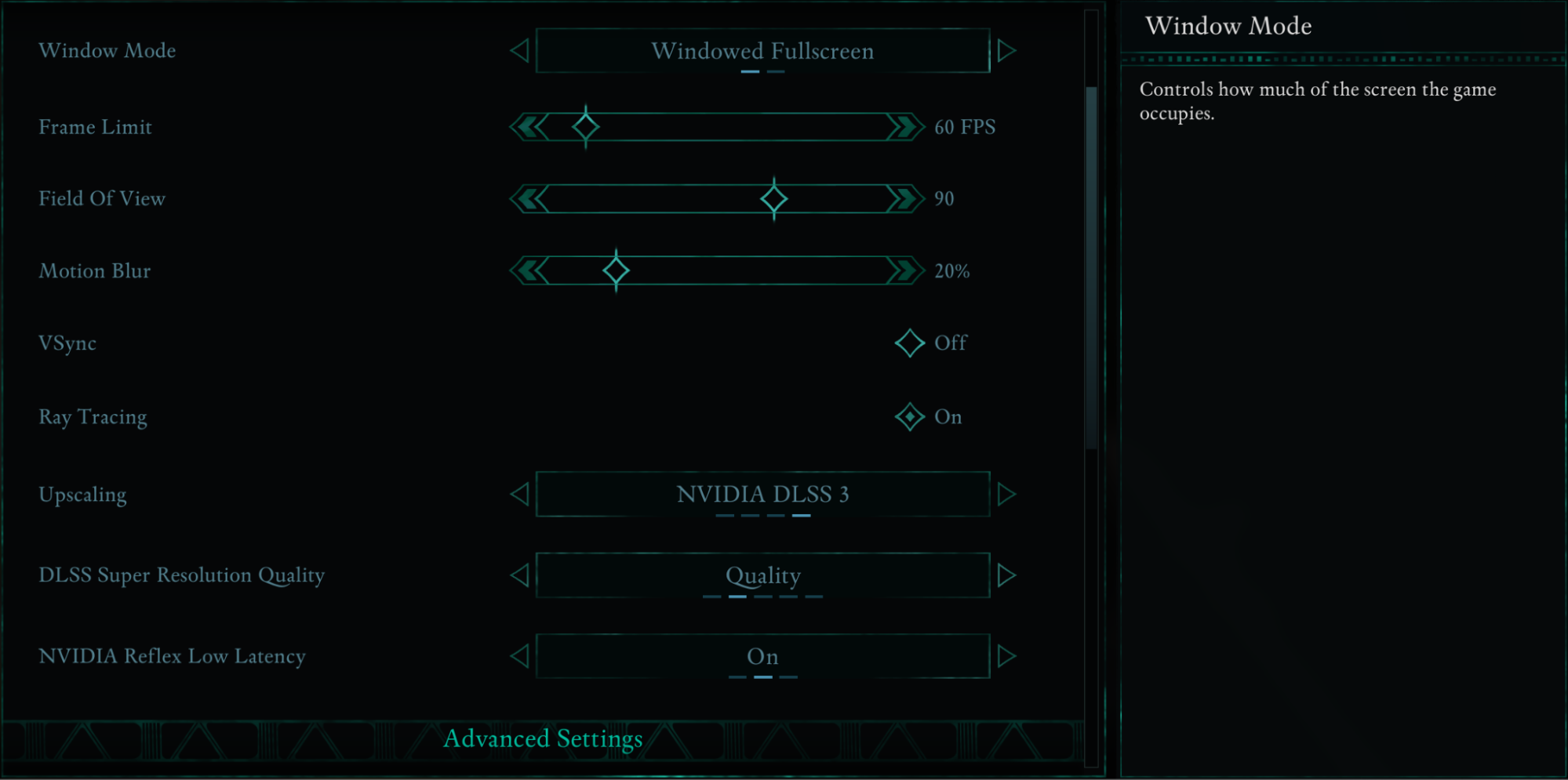Change DLSS Super Resolution Quality with right arrow
Screen dimensions: 1568x780
1008,575
